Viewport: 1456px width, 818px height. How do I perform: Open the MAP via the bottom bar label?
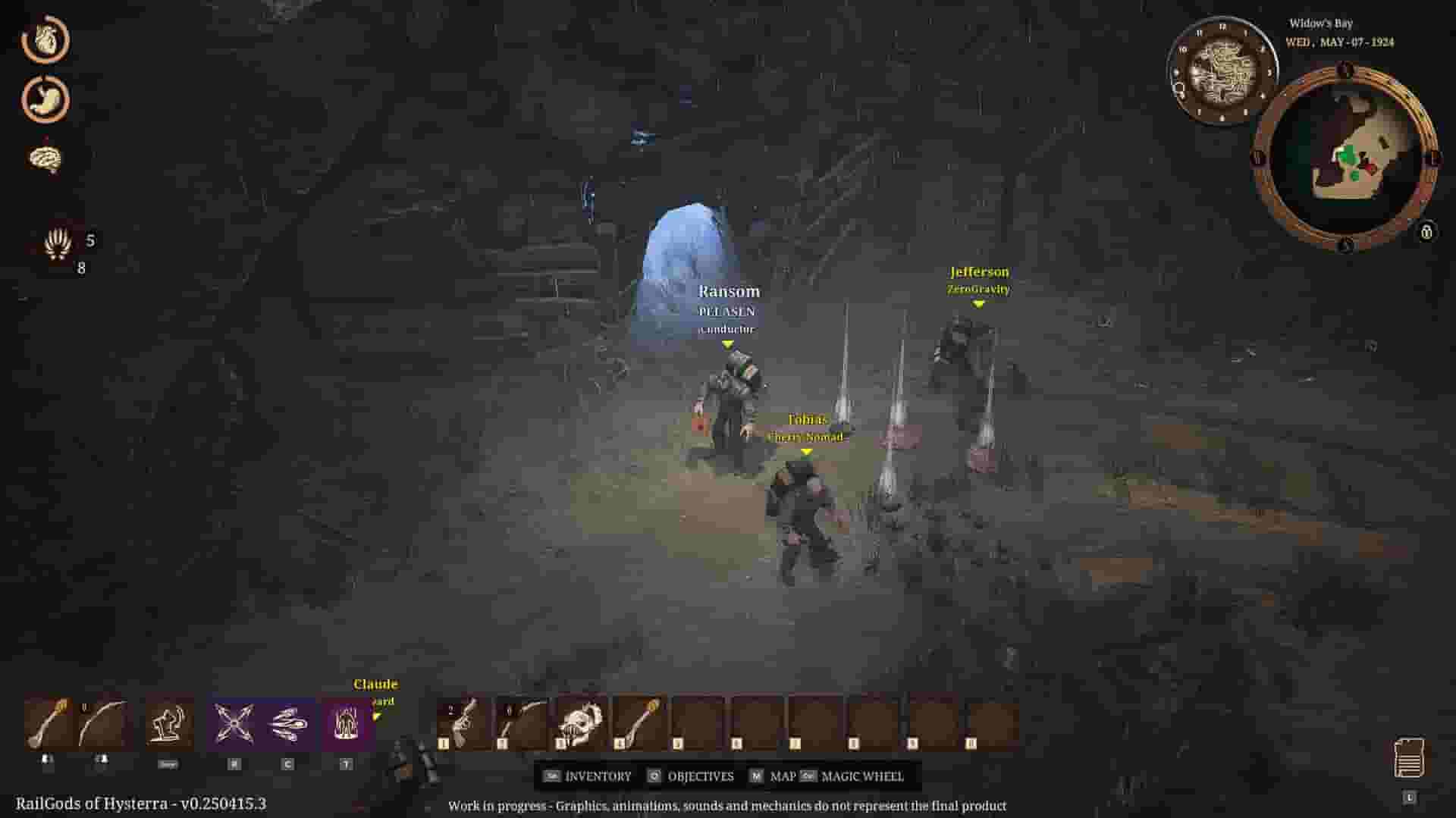[x=782, y=776]
